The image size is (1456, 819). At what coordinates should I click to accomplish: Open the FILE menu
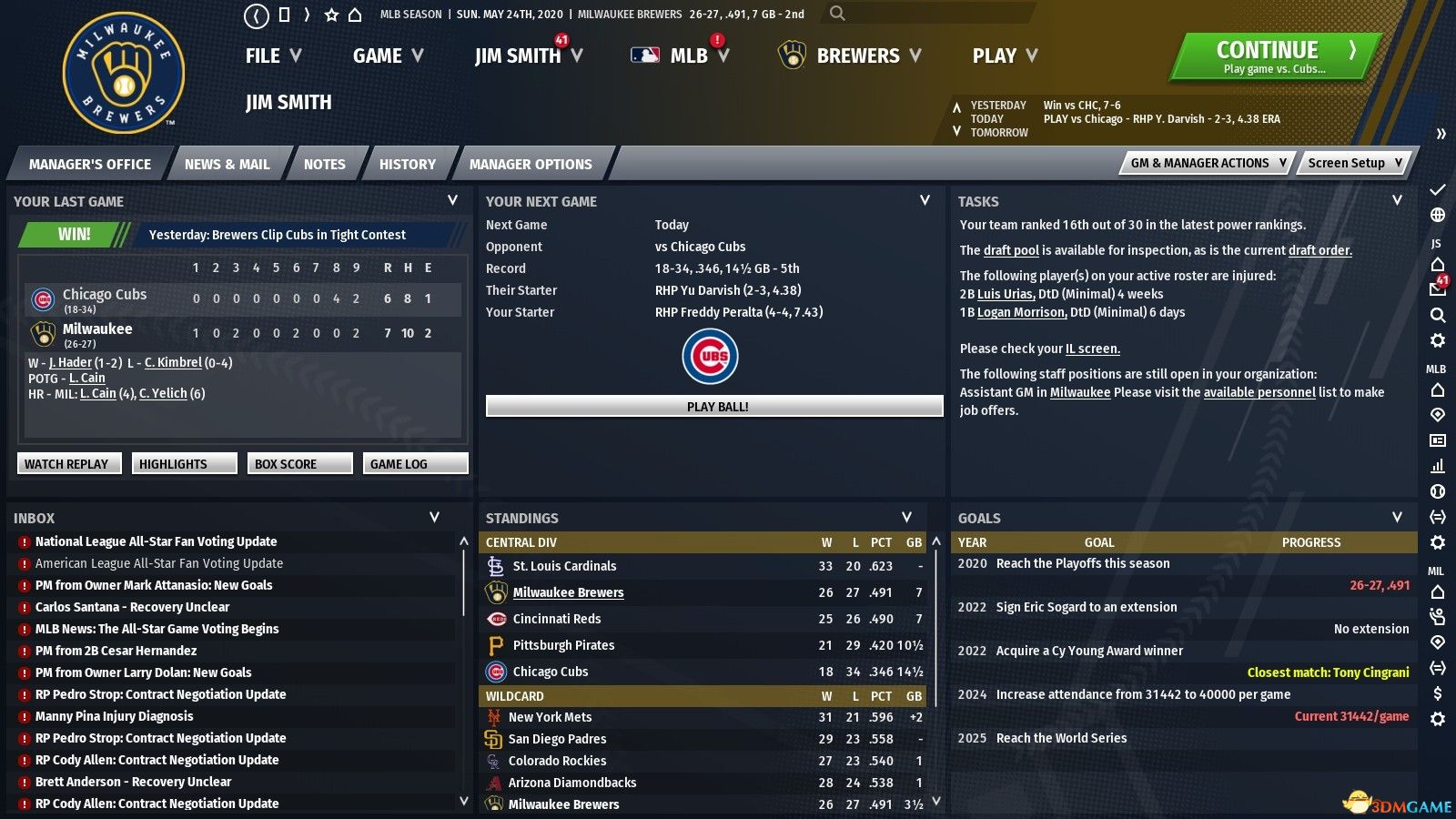click(x=272, y=56)
